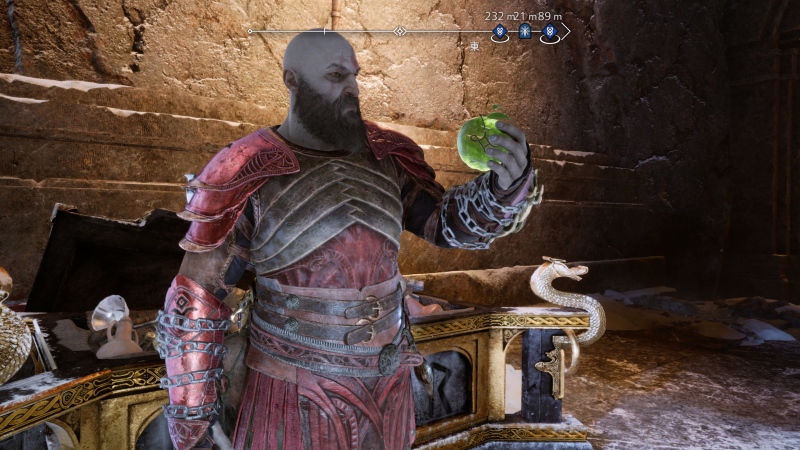The width and height of the screenshot is (800, 450).
Task: Select the compass marker showing 21 m
Action: pyautogui.click(x=524, y=32)
